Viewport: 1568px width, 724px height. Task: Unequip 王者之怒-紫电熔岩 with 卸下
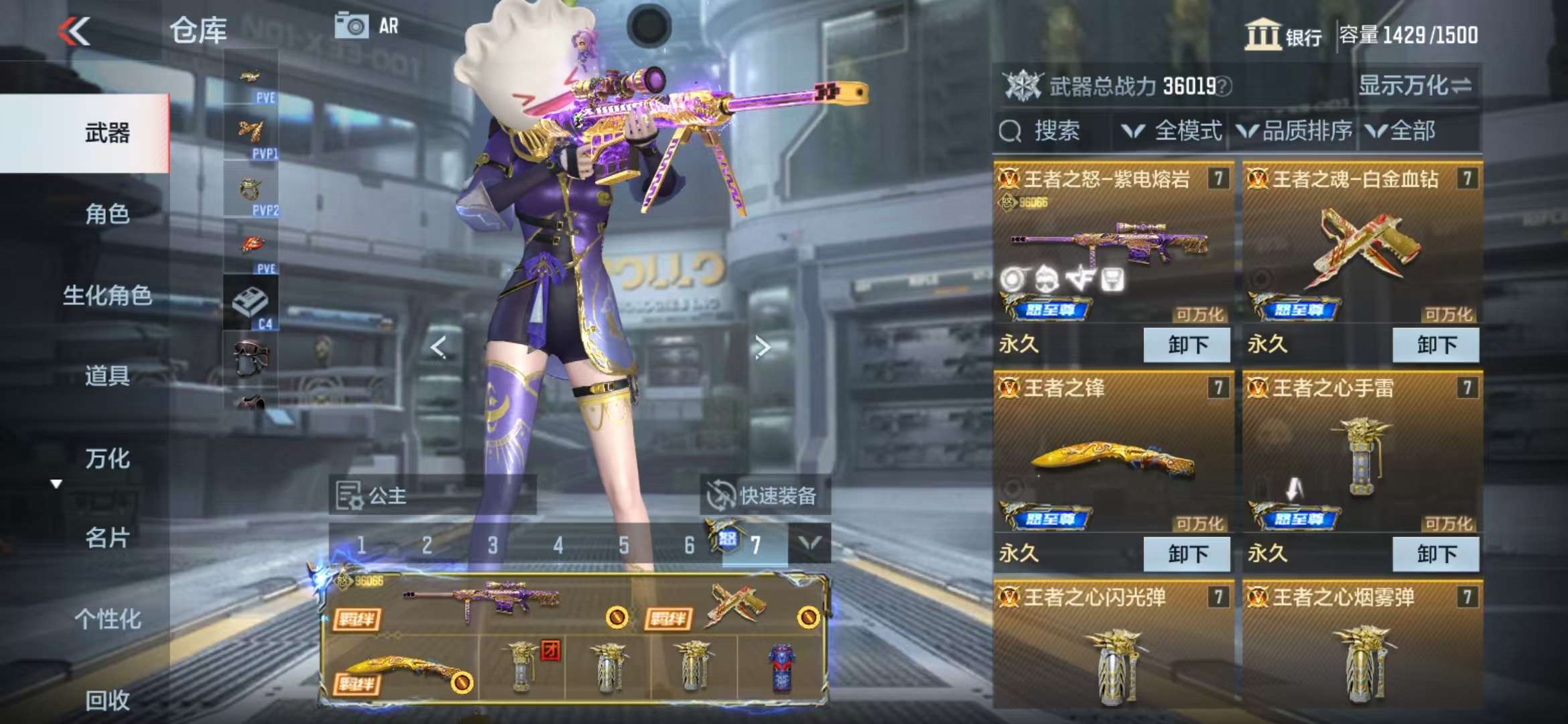click(1187, 345)
